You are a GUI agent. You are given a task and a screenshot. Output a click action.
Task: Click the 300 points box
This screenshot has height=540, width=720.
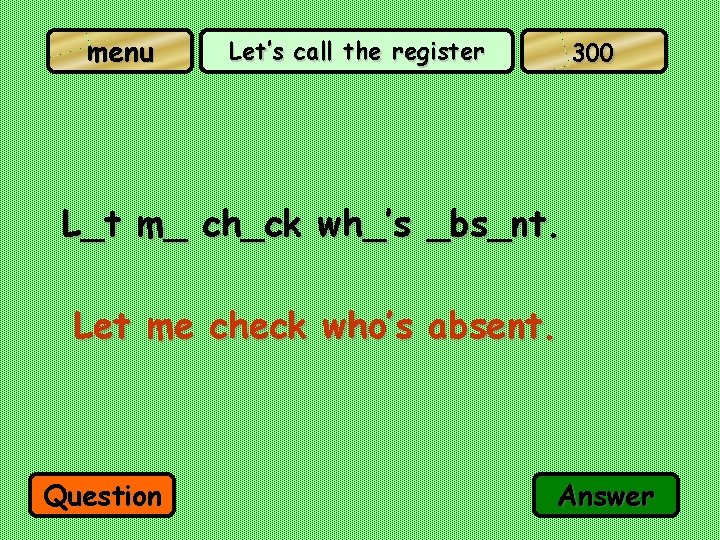[x=593, y=52]
